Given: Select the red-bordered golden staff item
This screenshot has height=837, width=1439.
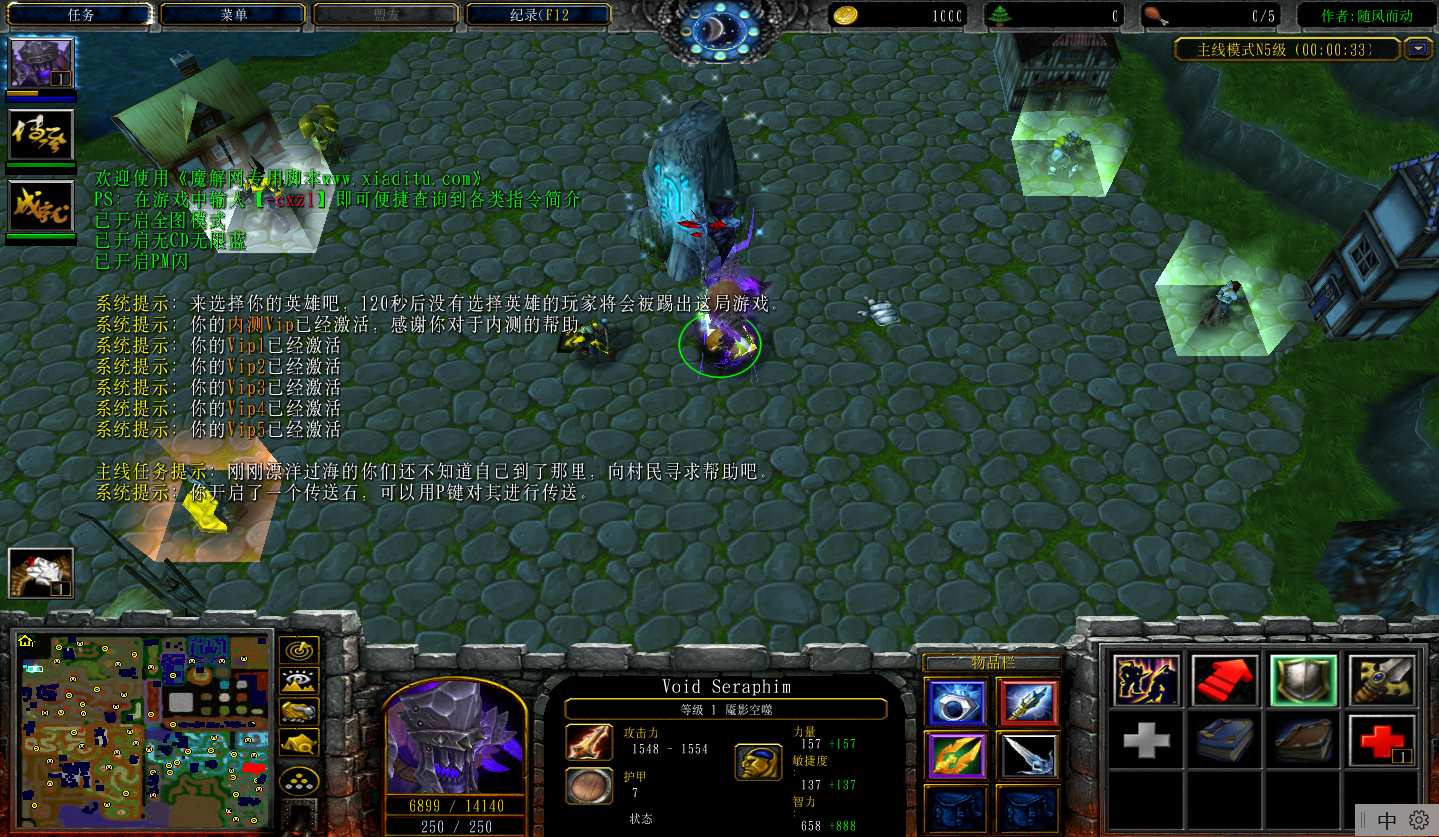Looking at the screenshot, I should [1027, 703].
